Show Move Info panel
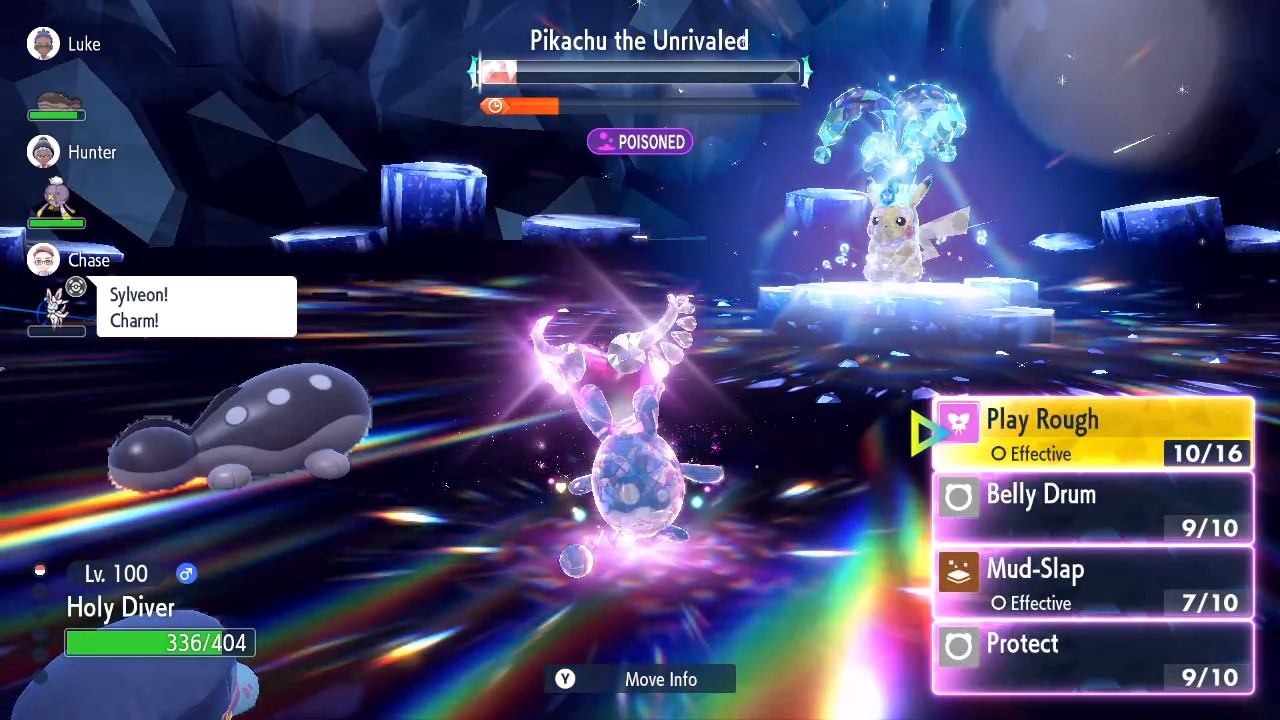 click(x=640, y=679)
